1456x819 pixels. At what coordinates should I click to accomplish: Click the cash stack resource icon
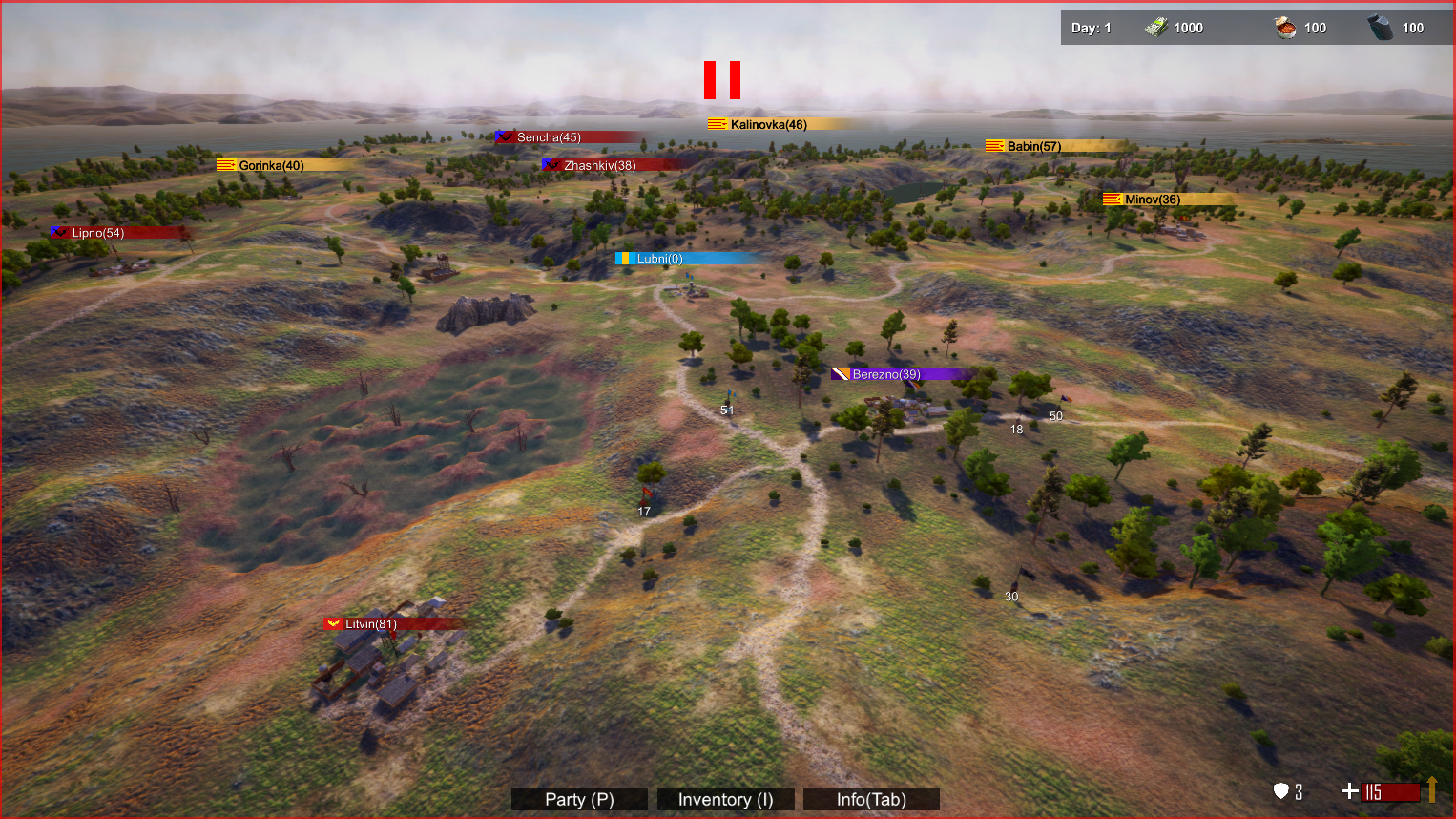[1157, 27]
